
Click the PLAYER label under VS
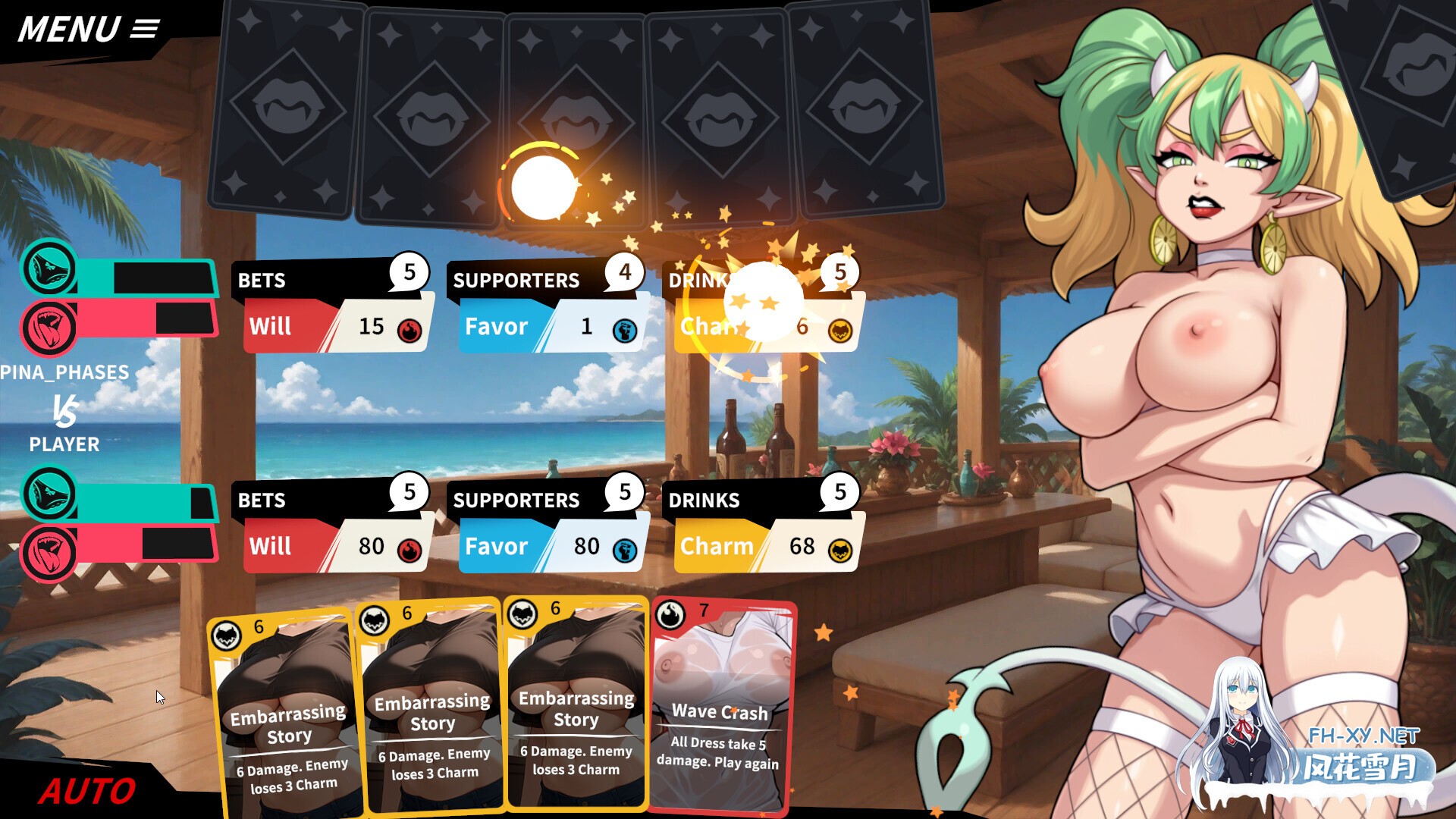pyautogui.click(x=64, y=445)
